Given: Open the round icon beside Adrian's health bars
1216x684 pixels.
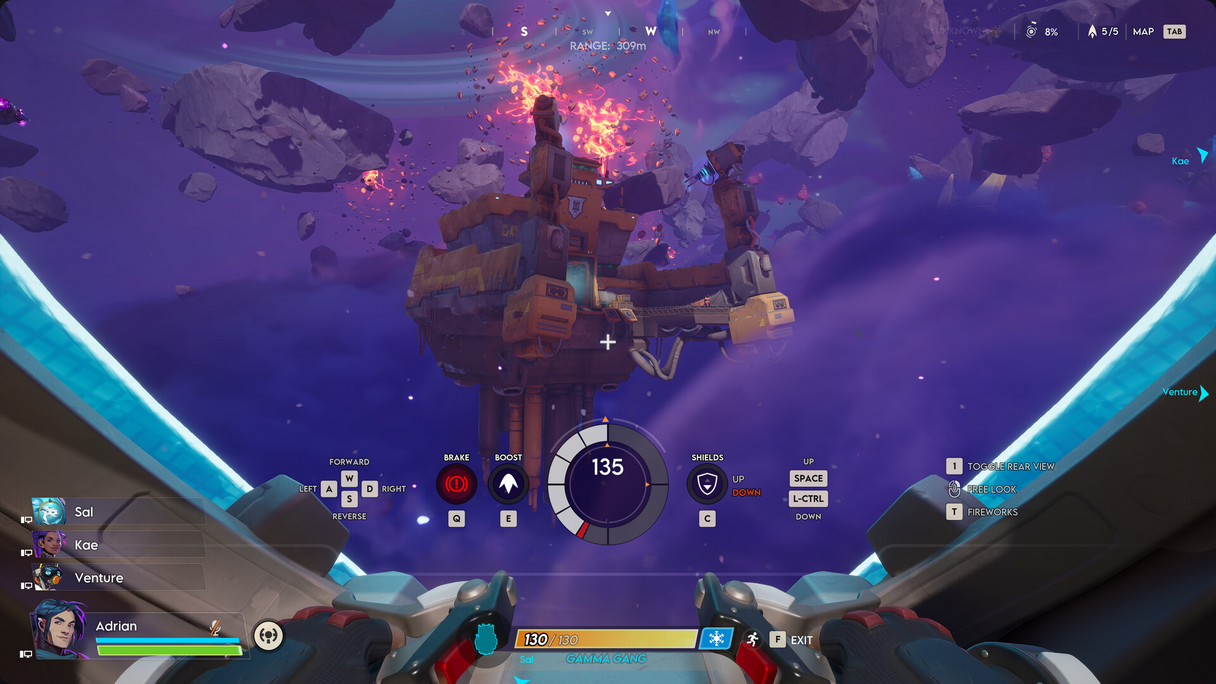Looking at the screenshot, I should click(x=268, y=635).
